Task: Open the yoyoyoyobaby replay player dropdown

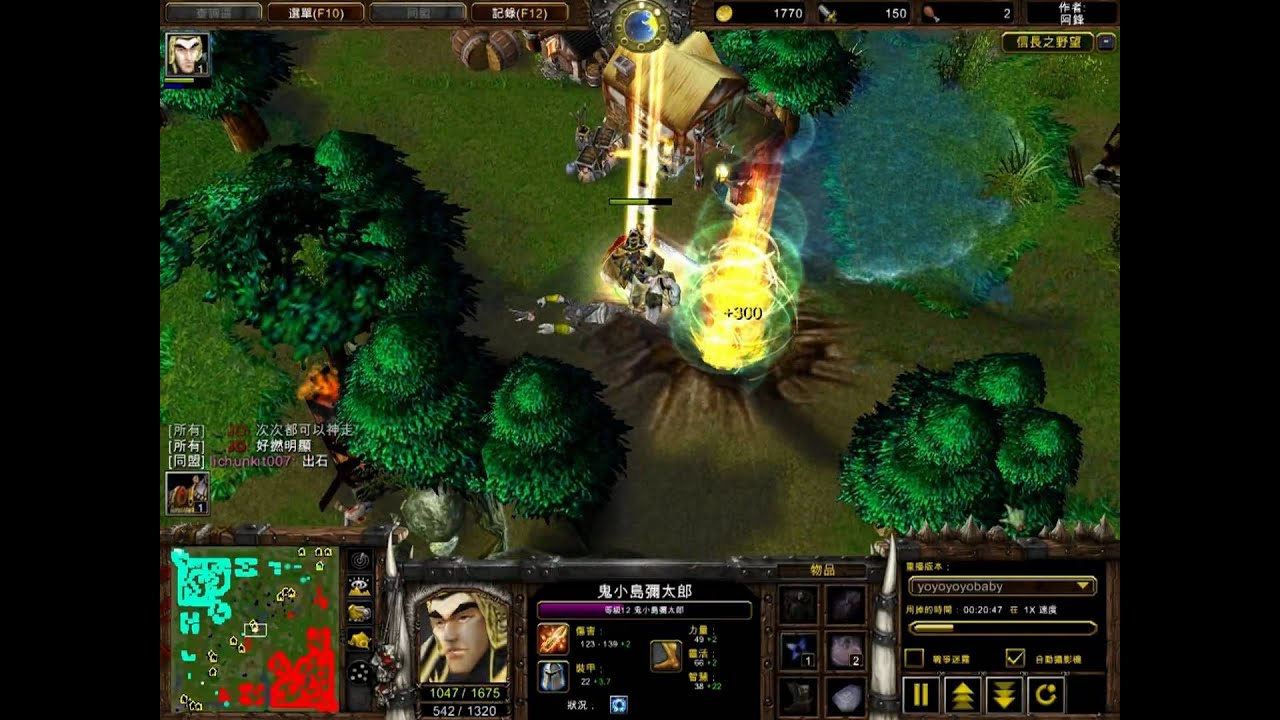Action: [x=1002, y=587]
